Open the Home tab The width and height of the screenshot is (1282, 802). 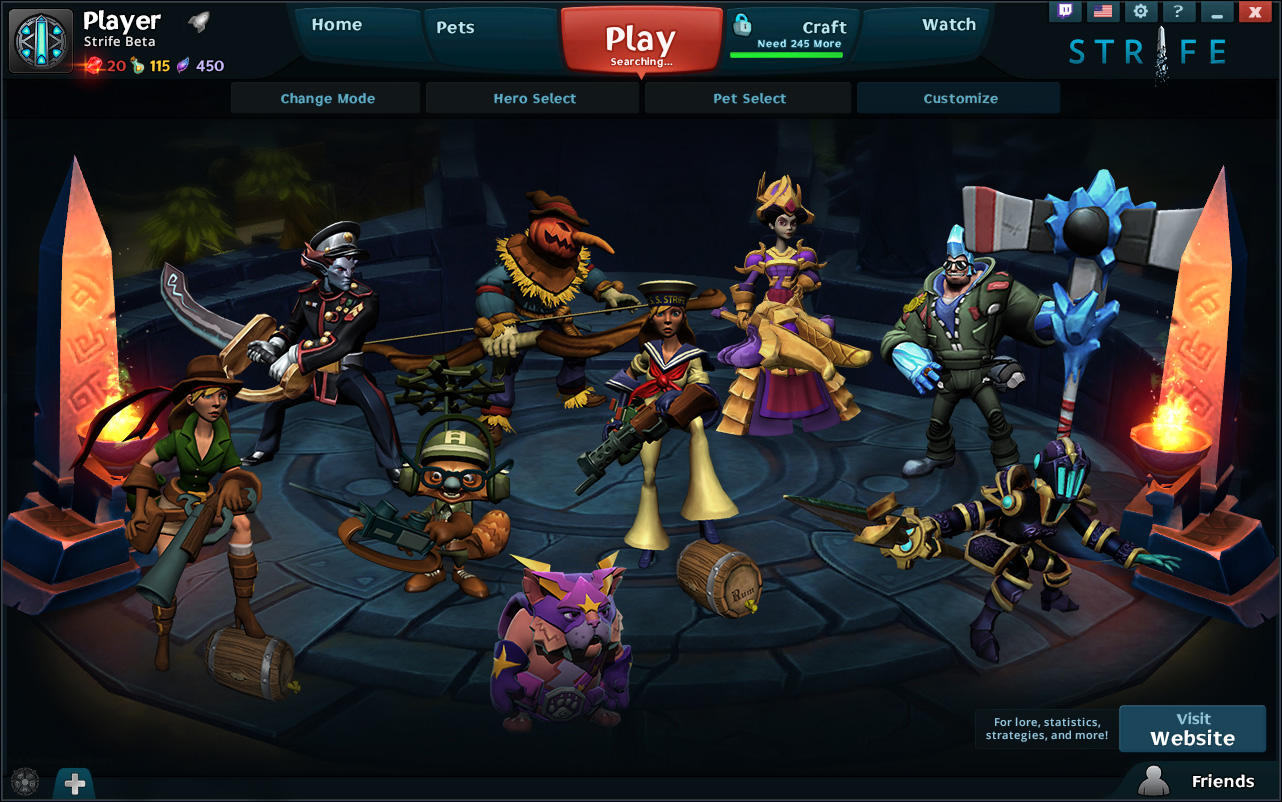tap(337, 25)
